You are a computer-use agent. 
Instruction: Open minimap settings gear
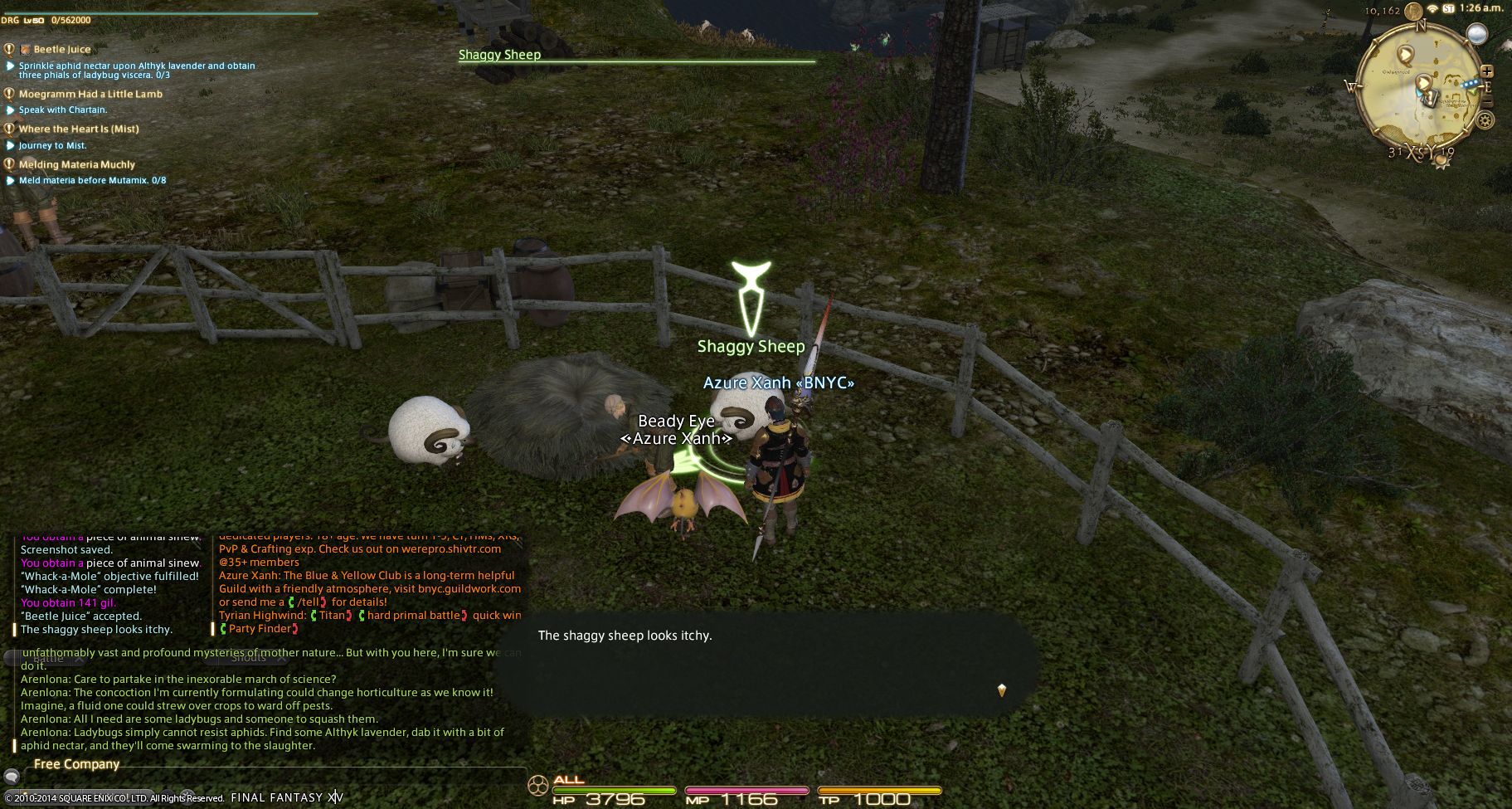coord(1485,120)
